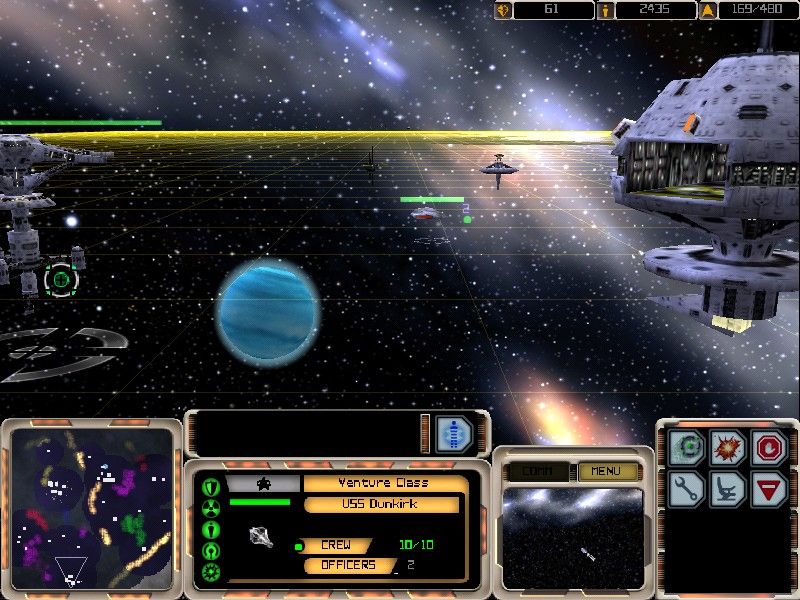Select the green radiation engine system icon
800x600 pixels.
point(211,508)
